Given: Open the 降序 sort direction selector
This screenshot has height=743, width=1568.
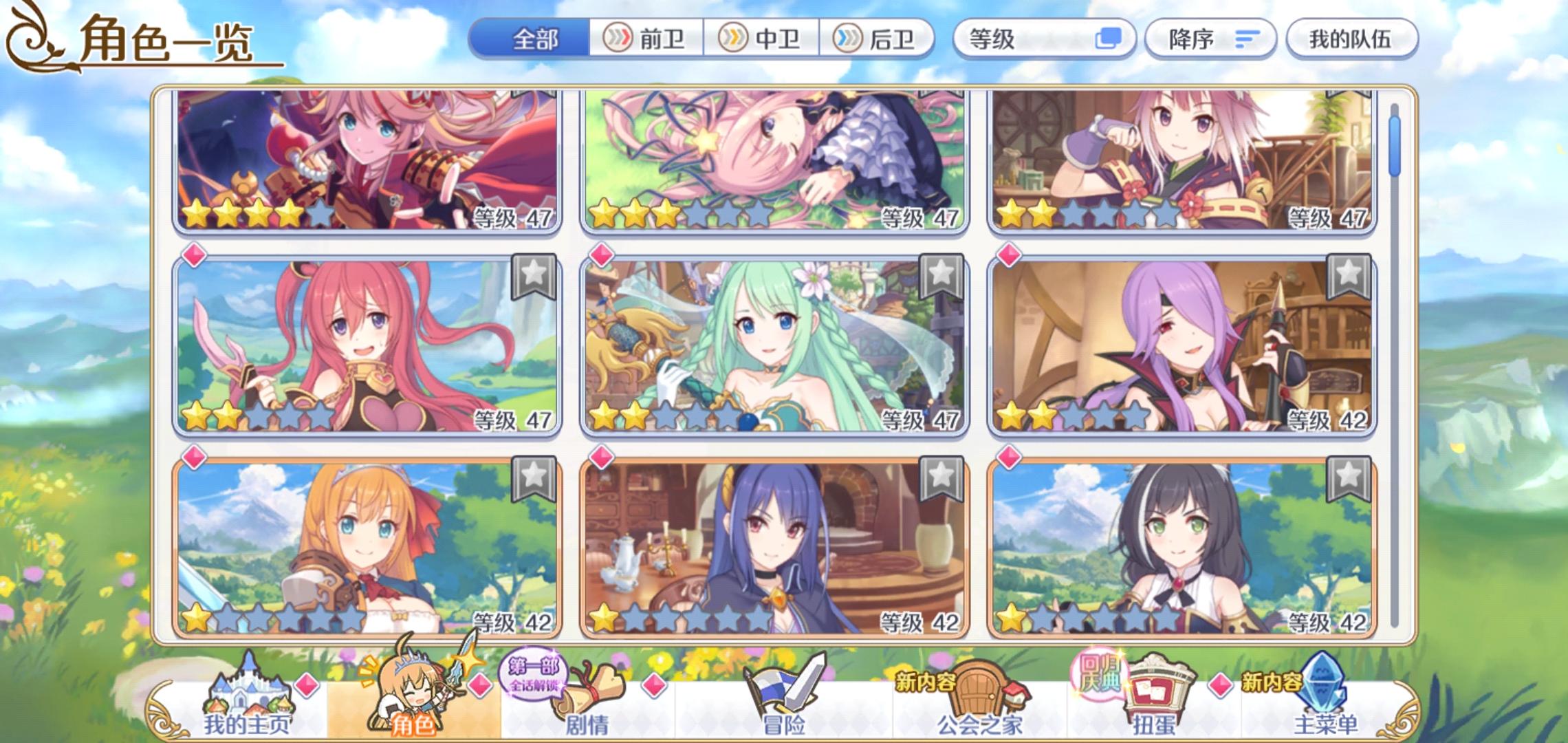Looking at the screenshot, I should (1210, 39).
